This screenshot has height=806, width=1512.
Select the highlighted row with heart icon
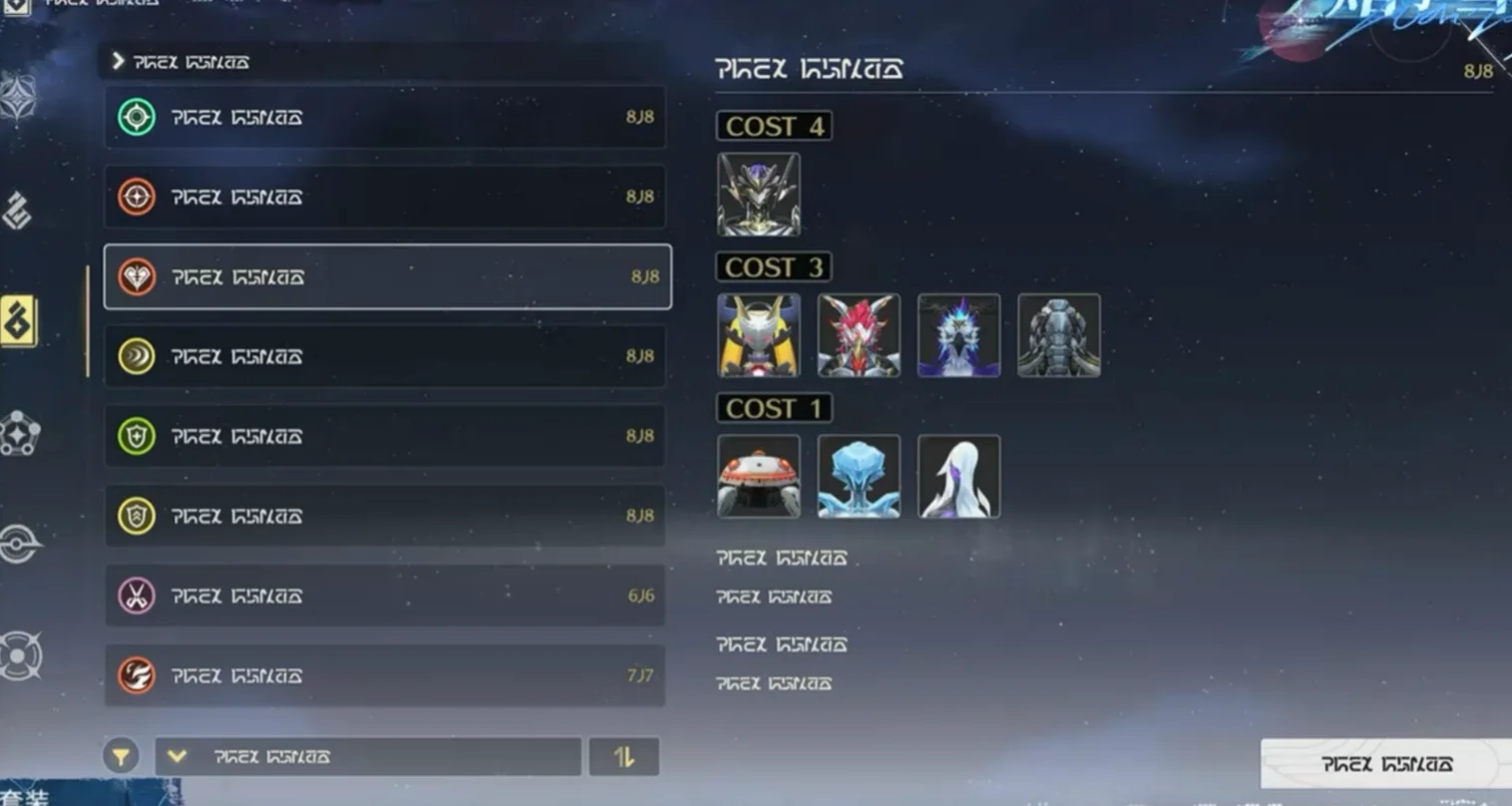click(x=387, y=277)
